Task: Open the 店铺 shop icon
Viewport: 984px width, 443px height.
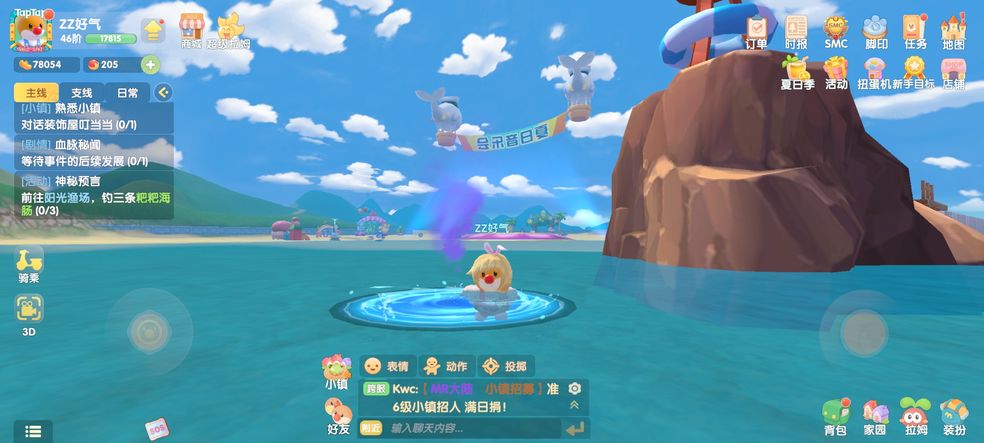Action: (x=953, y=73)
